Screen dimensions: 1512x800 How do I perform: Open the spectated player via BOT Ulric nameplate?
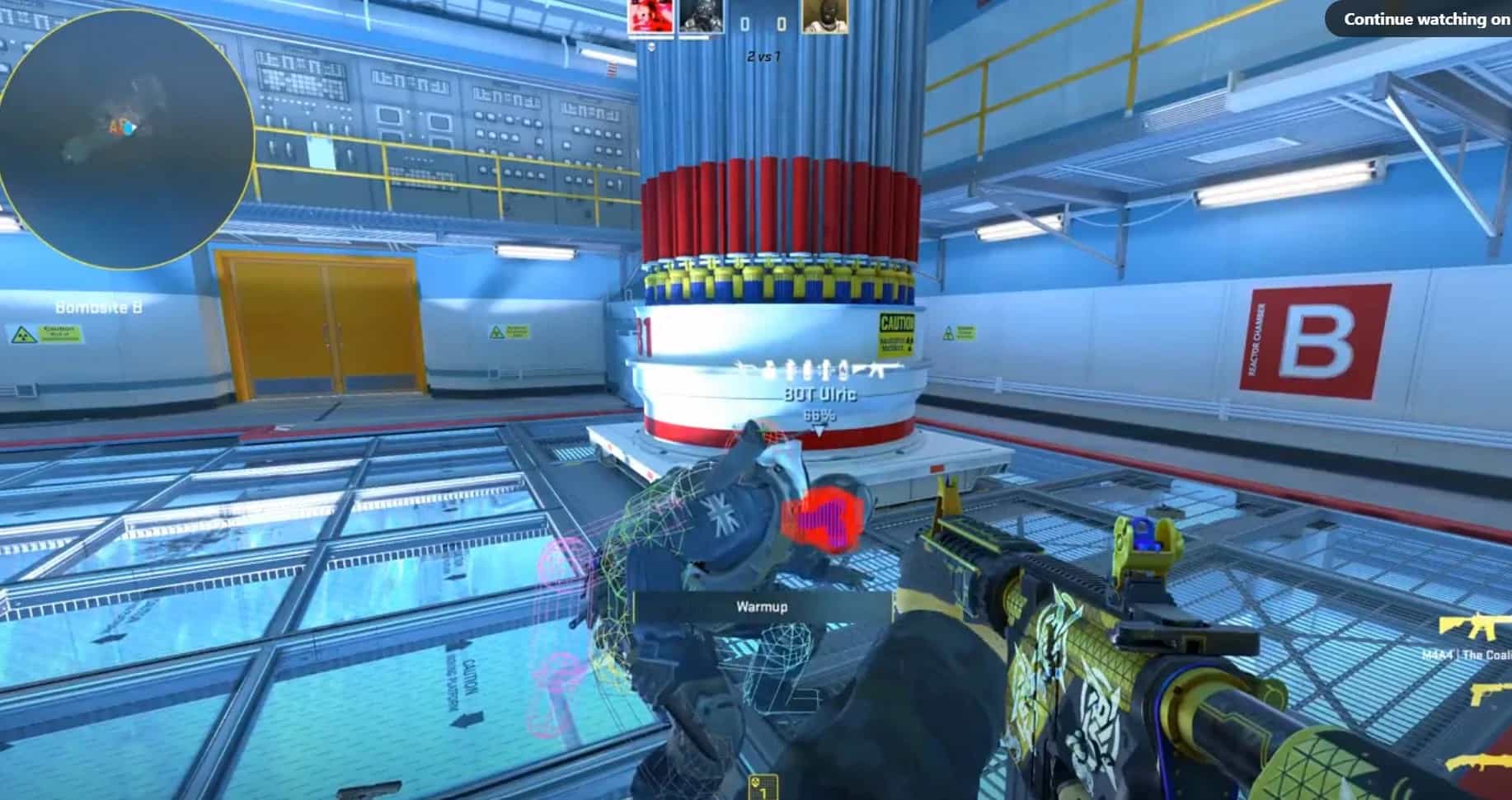(x=820, y=395)
